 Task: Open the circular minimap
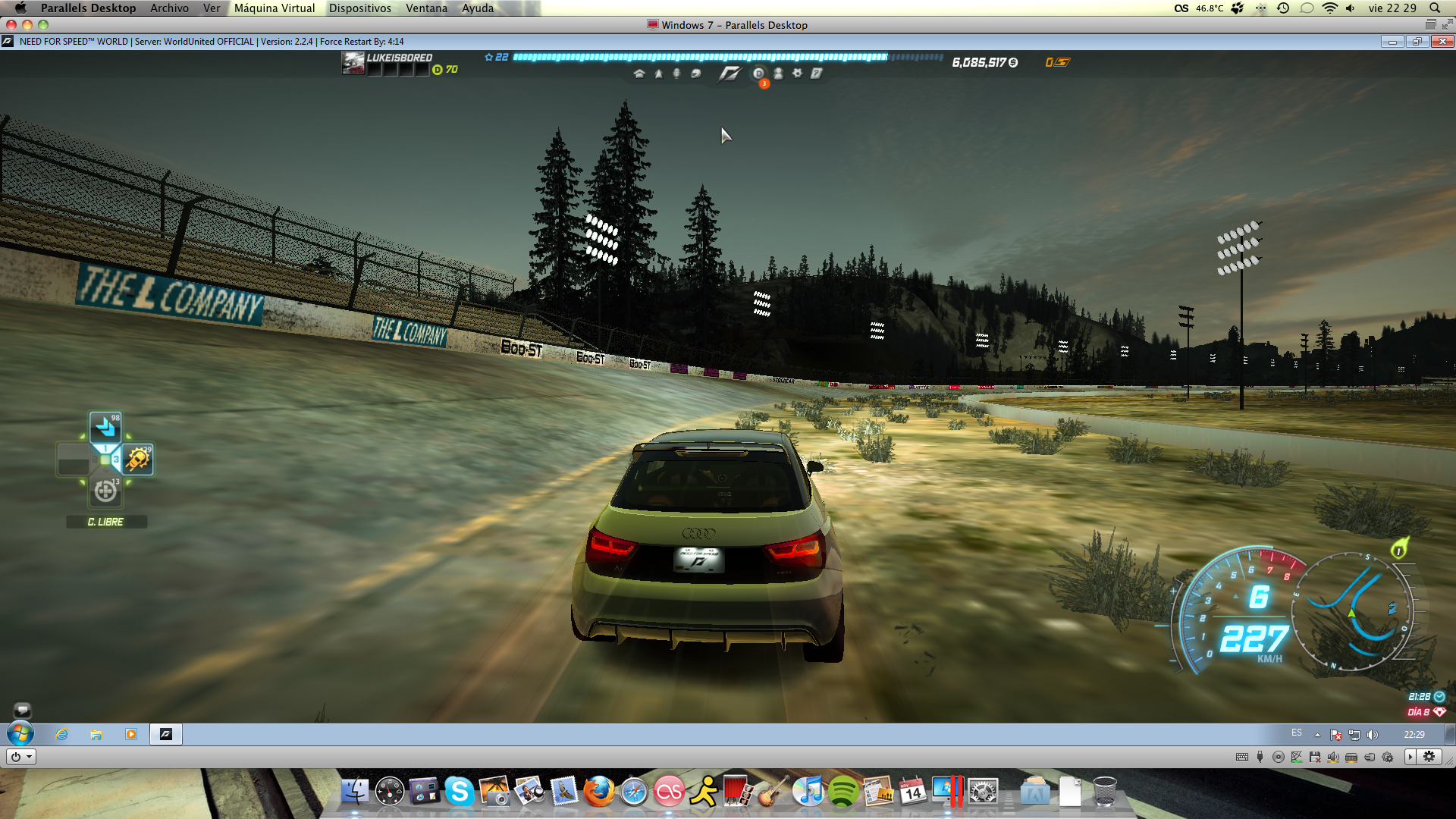point(1354,611)
